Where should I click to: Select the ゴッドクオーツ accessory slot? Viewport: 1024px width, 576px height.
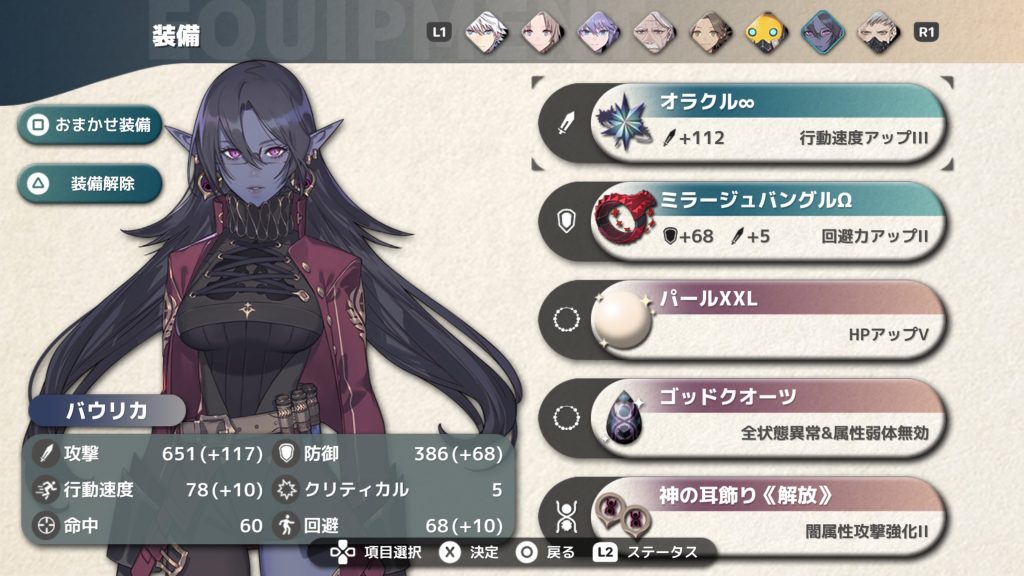[768, 418]
